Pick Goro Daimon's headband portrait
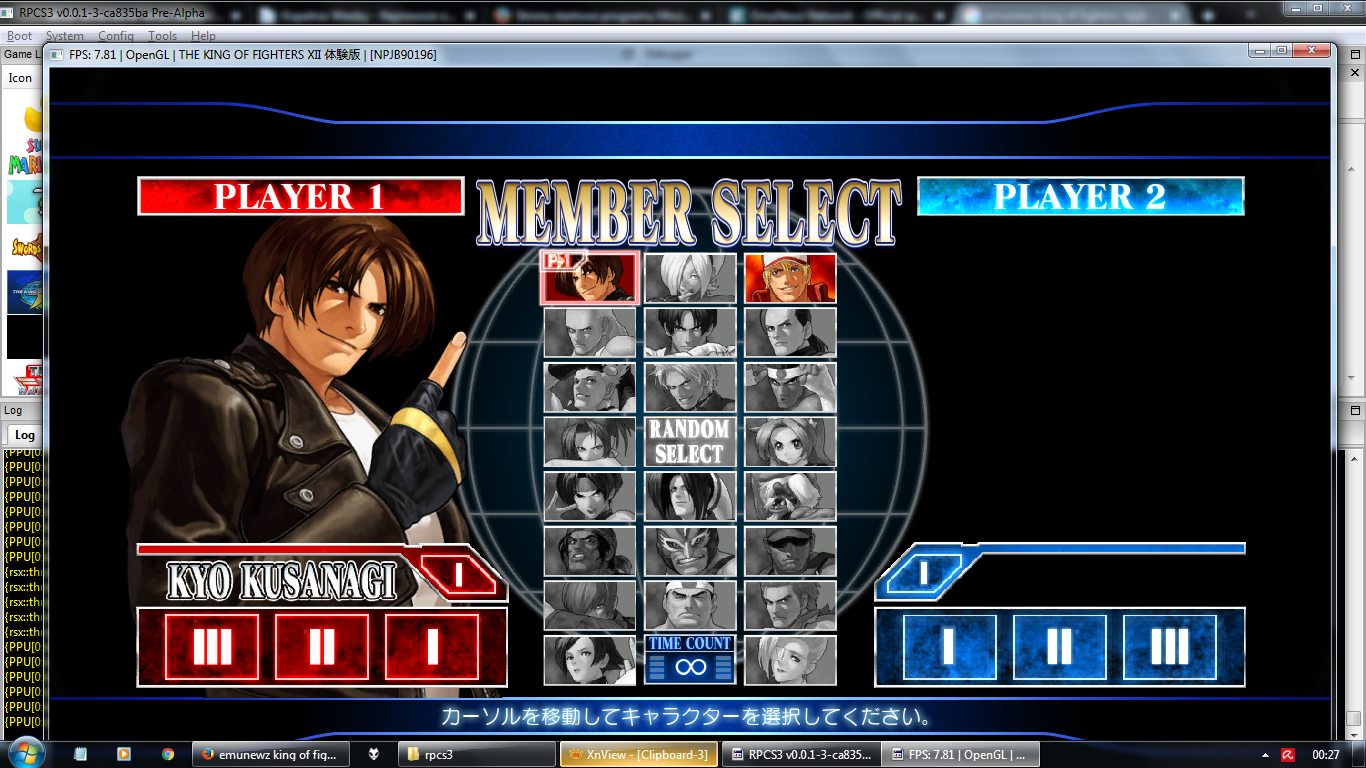This screenshot has height=768, width=1366. click(x=690, y=605)
